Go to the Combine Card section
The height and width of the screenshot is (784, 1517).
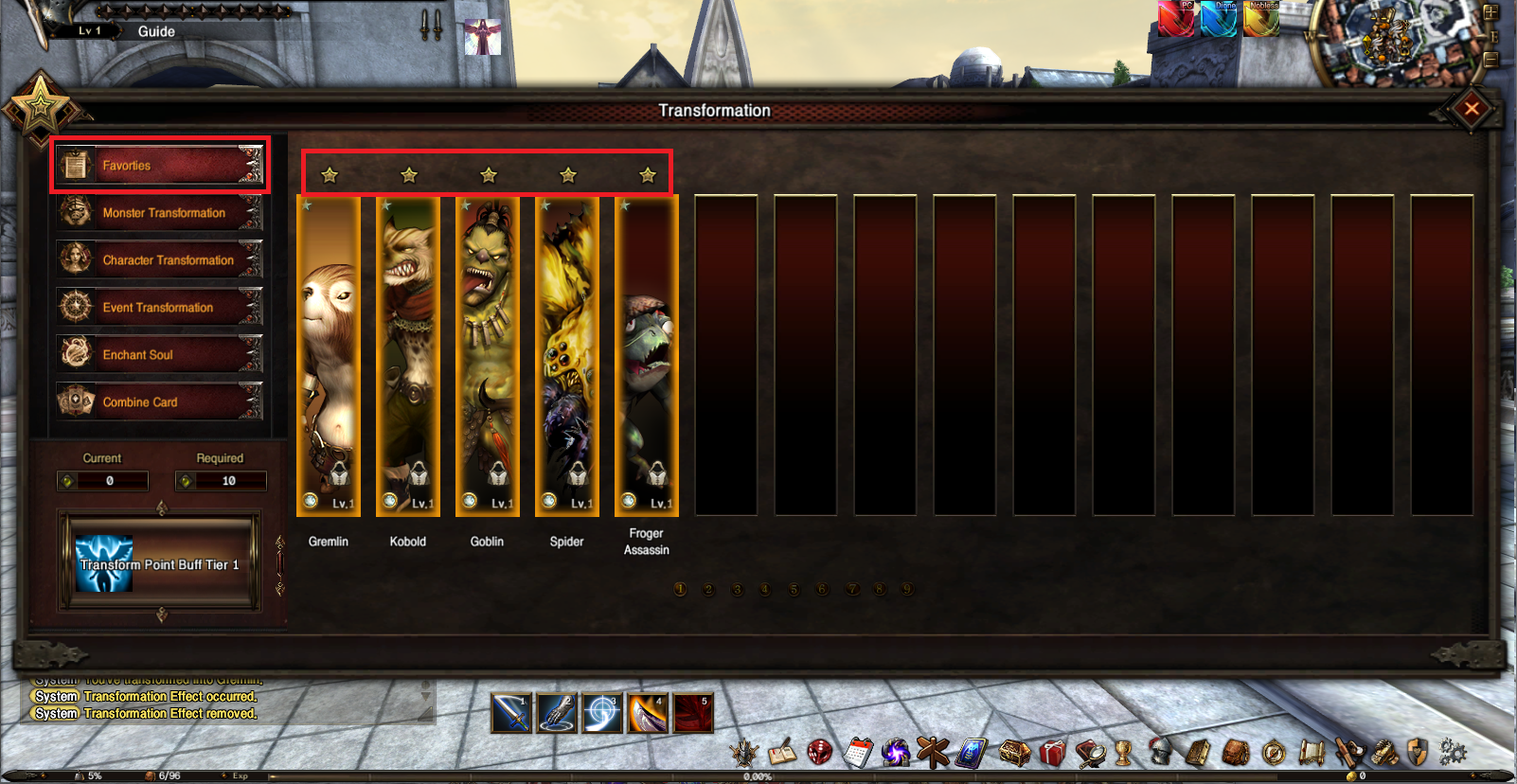pyautogui.click(x=159, y=402)
